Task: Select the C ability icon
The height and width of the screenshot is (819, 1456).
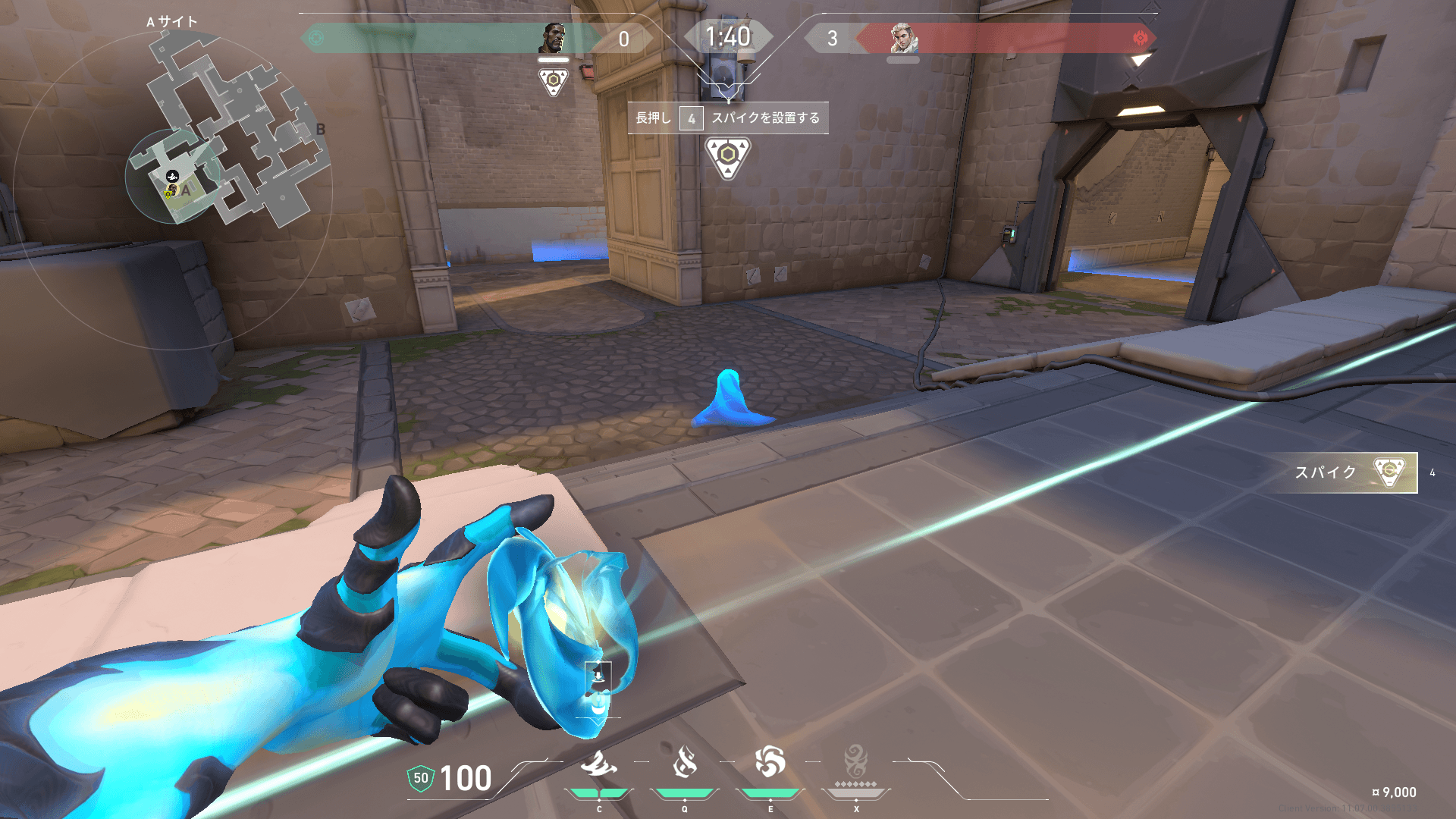Action: click(598, 763)
